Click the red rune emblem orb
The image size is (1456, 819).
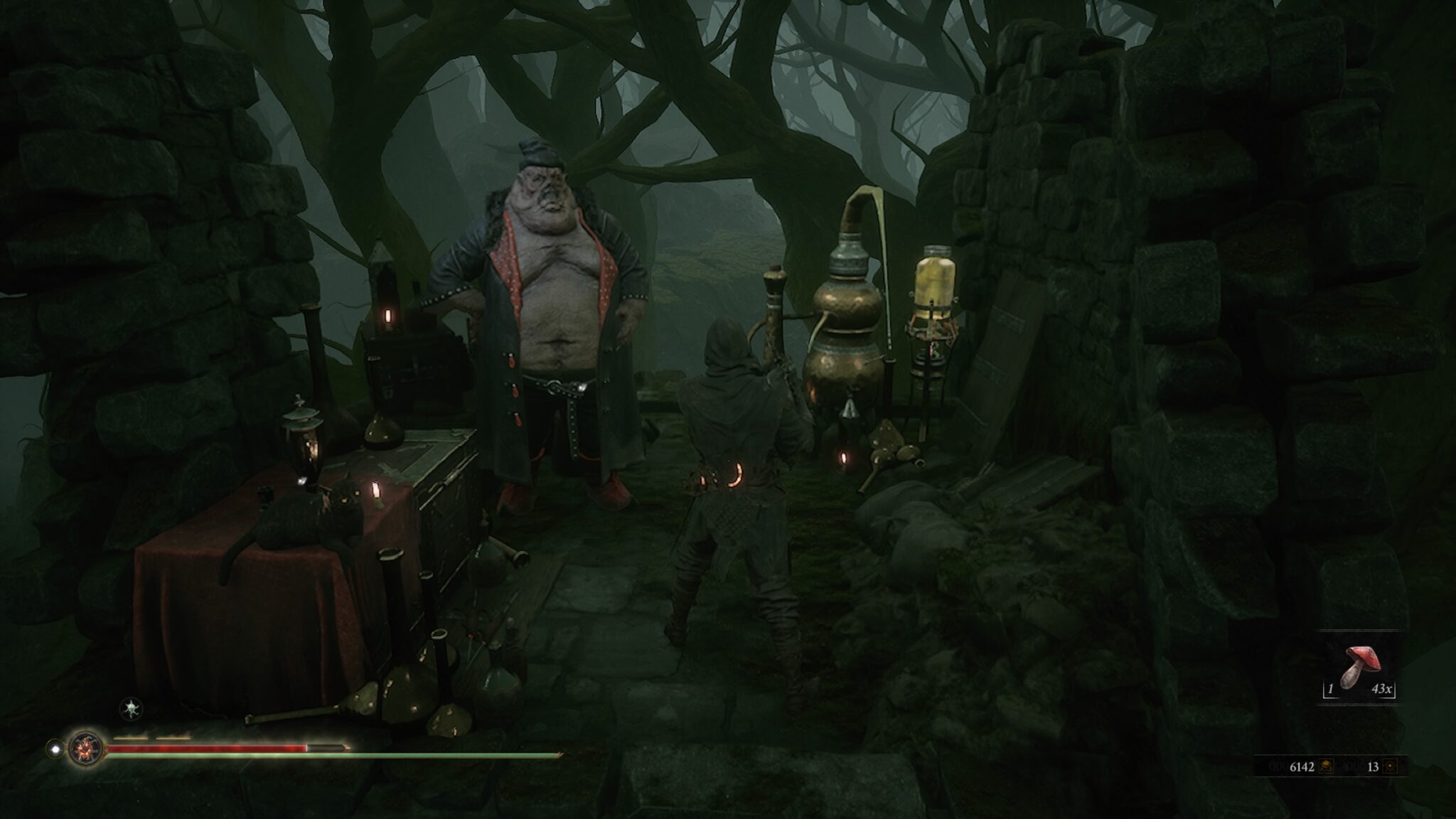pos(85,749)
